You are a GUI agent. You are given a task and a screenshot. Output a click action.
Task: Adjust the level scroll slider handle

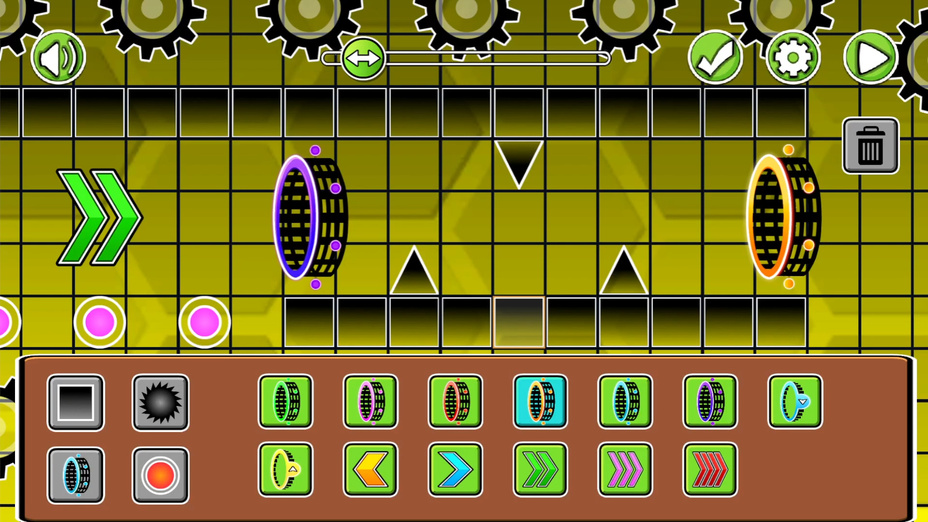coord(362,58)
